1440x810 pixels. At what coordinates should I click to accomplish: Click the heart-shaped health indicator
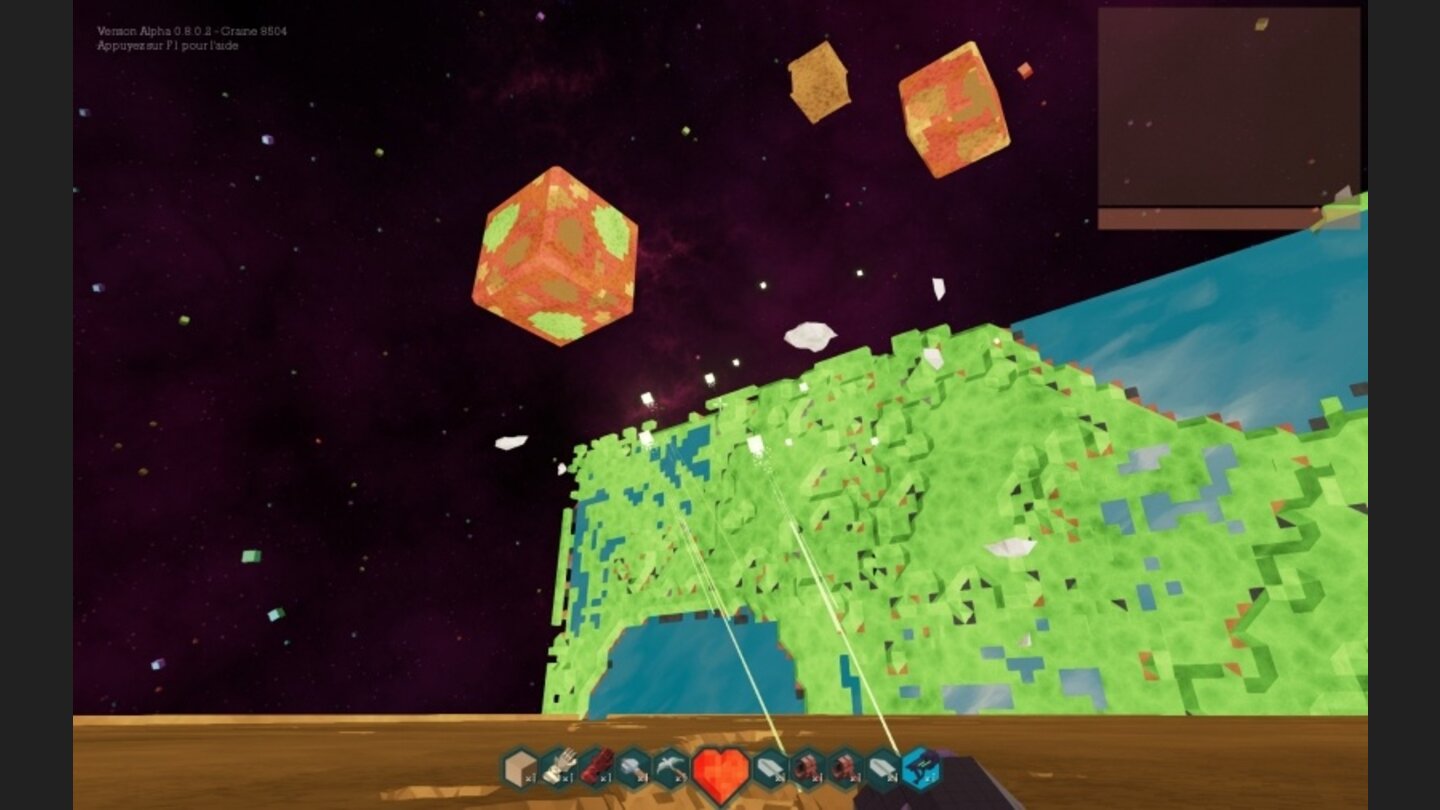pyautogui.click(x=720, y=772)
